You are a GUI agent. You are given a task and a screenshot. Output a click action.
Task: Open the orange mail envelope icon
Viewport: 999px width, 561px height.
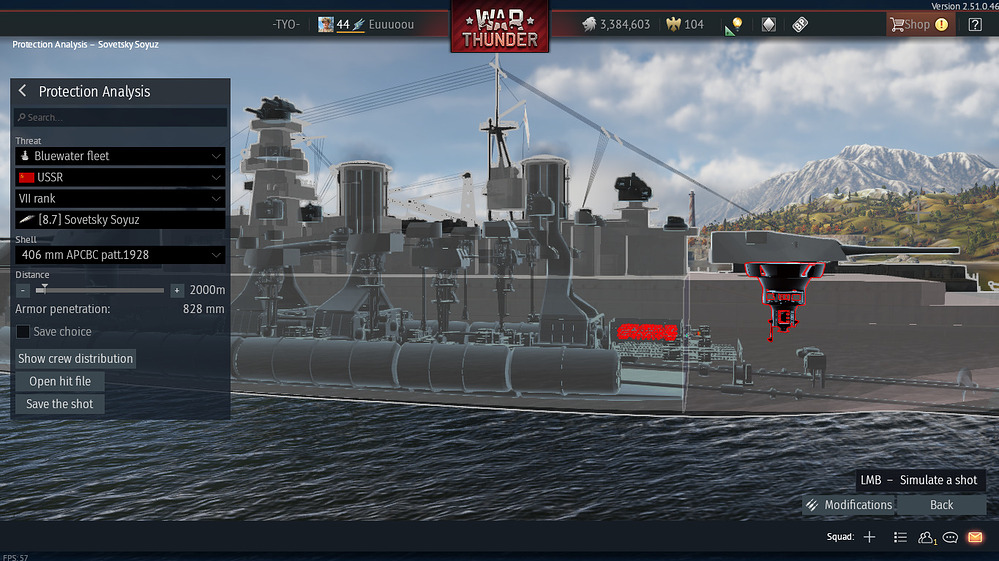click(x=975, y=537)
